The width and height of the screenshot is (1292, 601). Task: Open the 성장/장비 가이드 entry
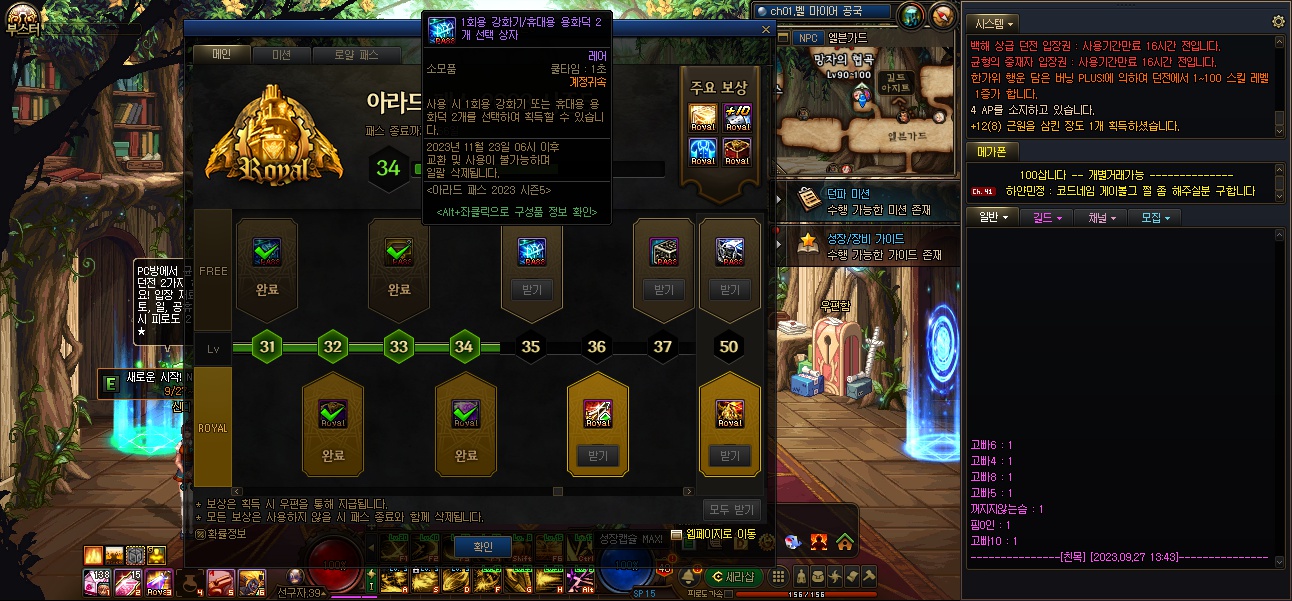pos(865,246)
